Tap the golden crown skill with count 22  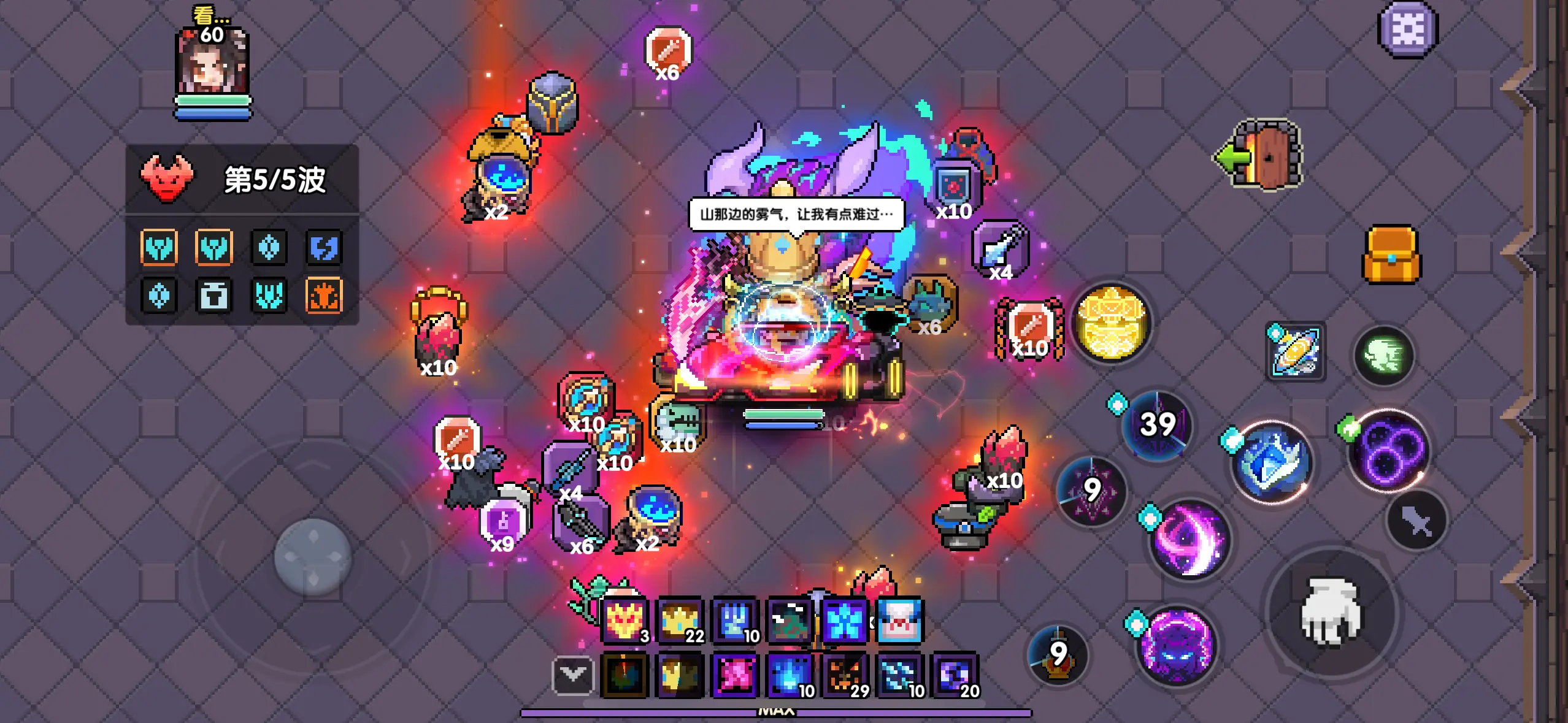(x=680, y=619)
